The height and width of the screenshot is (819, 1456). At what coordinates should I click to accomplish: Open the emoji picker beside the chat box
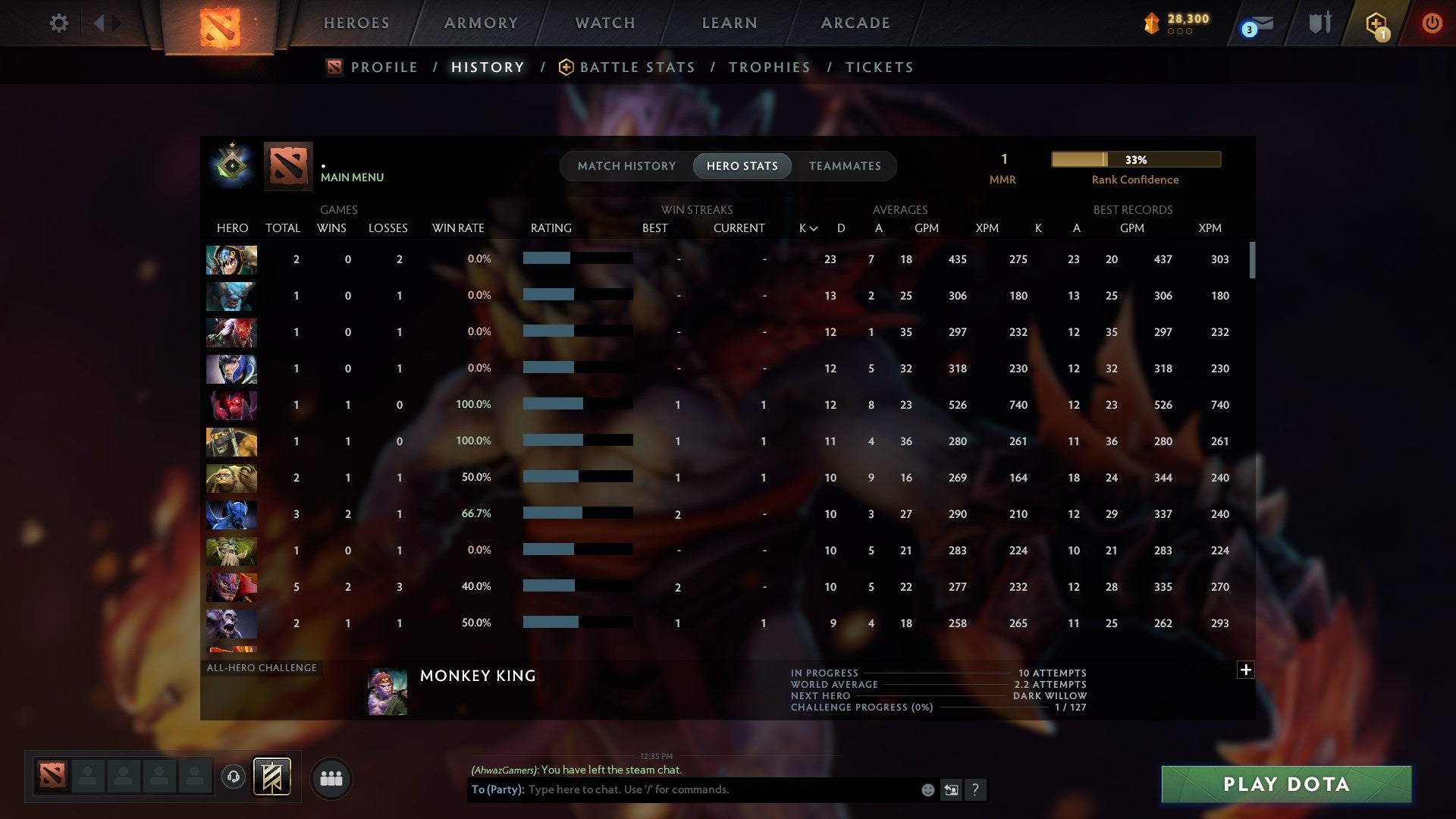click(927, 789)
